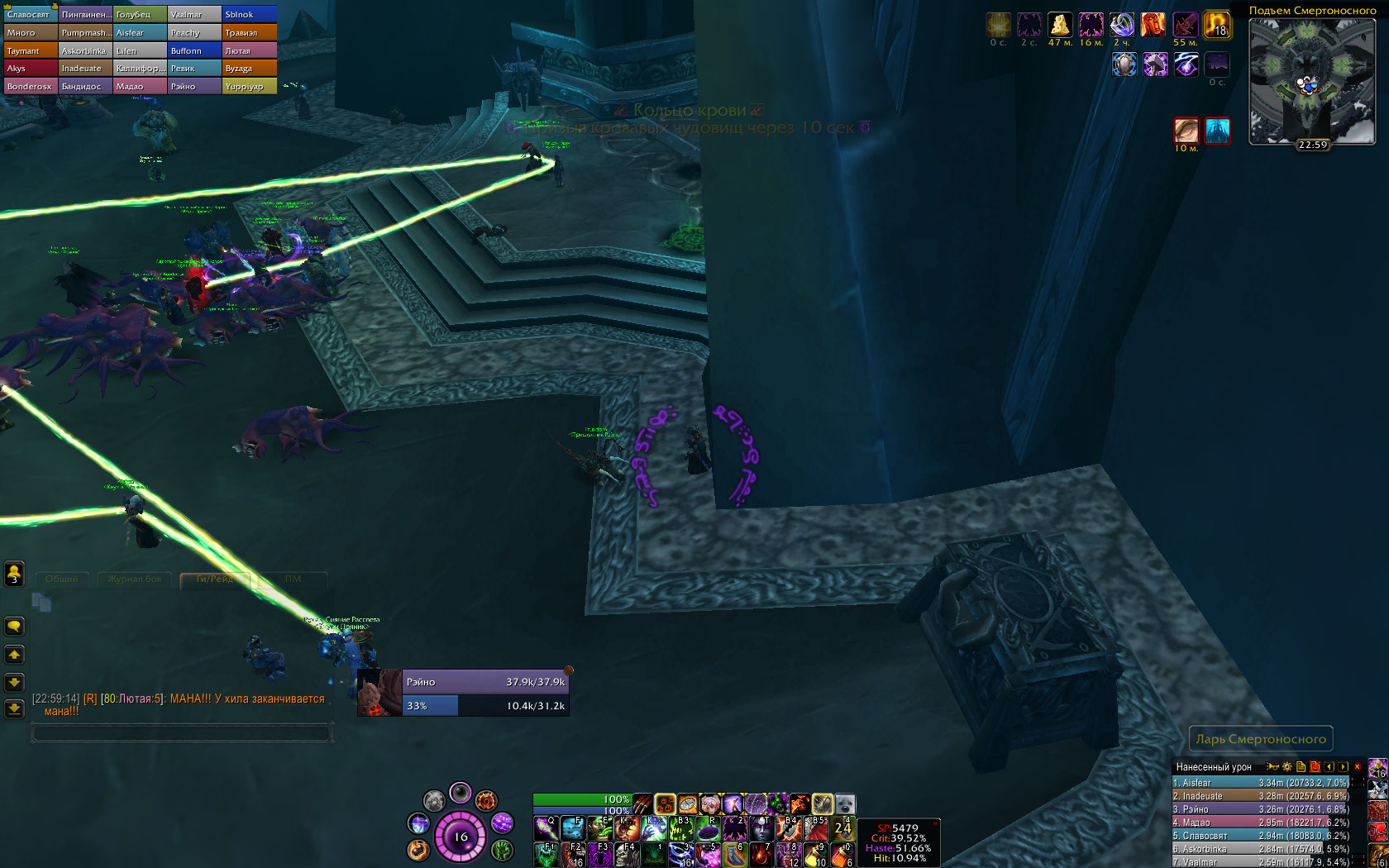
Task: Go to next damage meter segment arrow
Action: point(1343,767)
